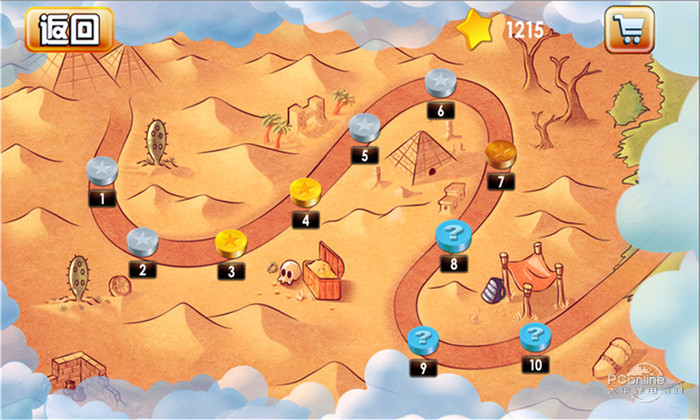Open the shopping cart store
The image size is (700, 420).
tap(629, 29)
